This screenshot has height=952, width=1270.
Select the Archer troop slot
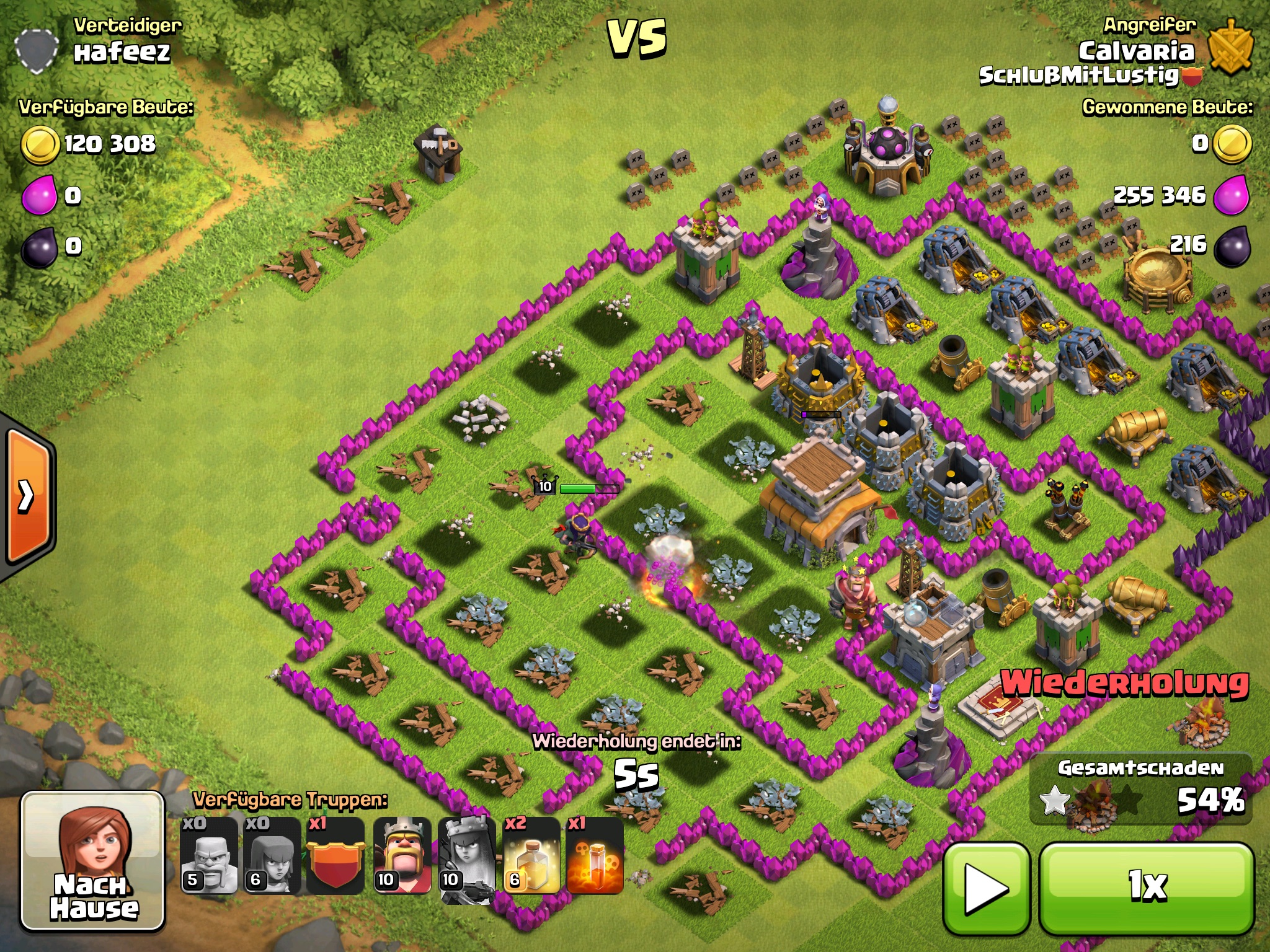click(272, 856)
